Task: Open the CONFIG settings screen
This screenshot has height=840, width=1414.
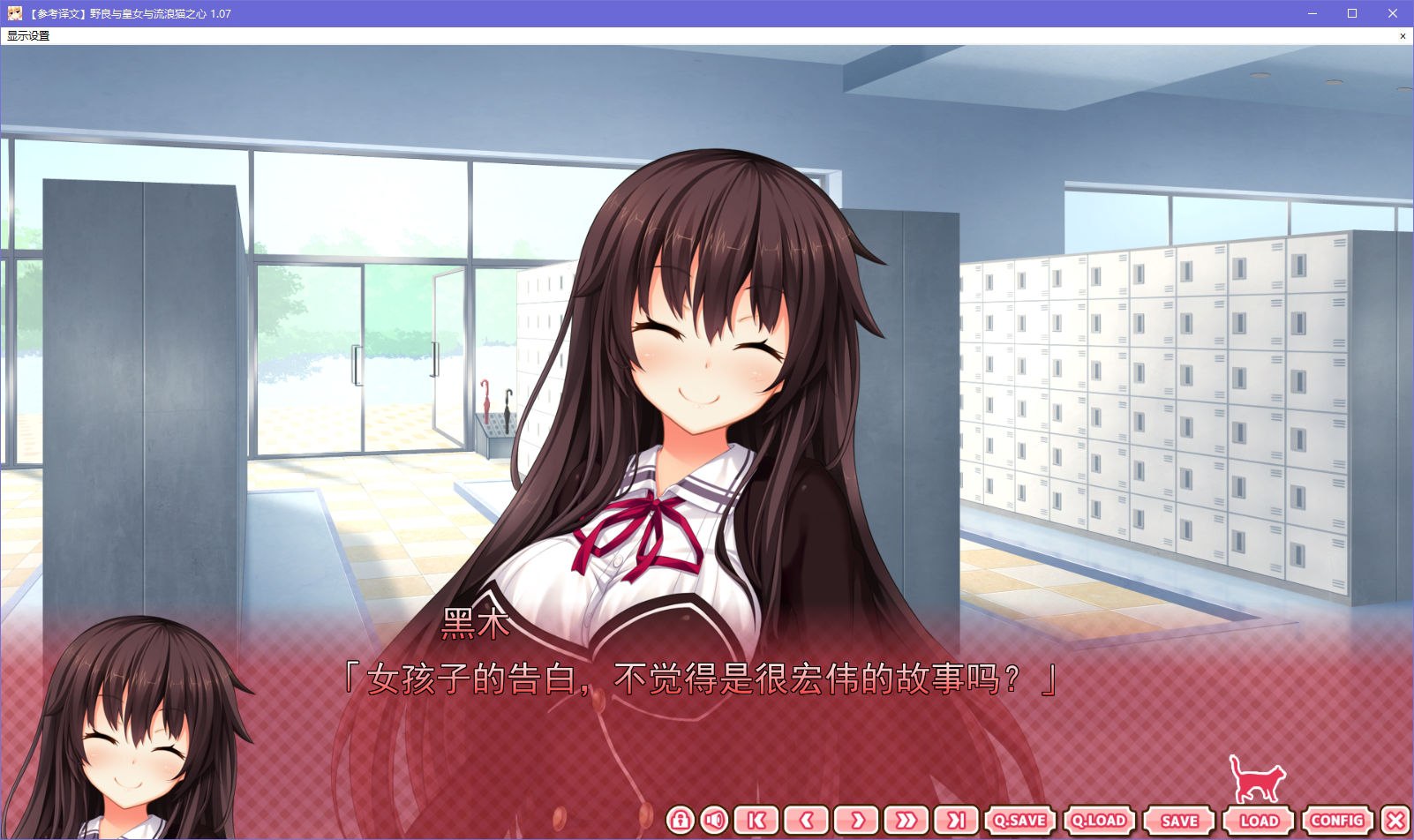Action: [1335, 820]
